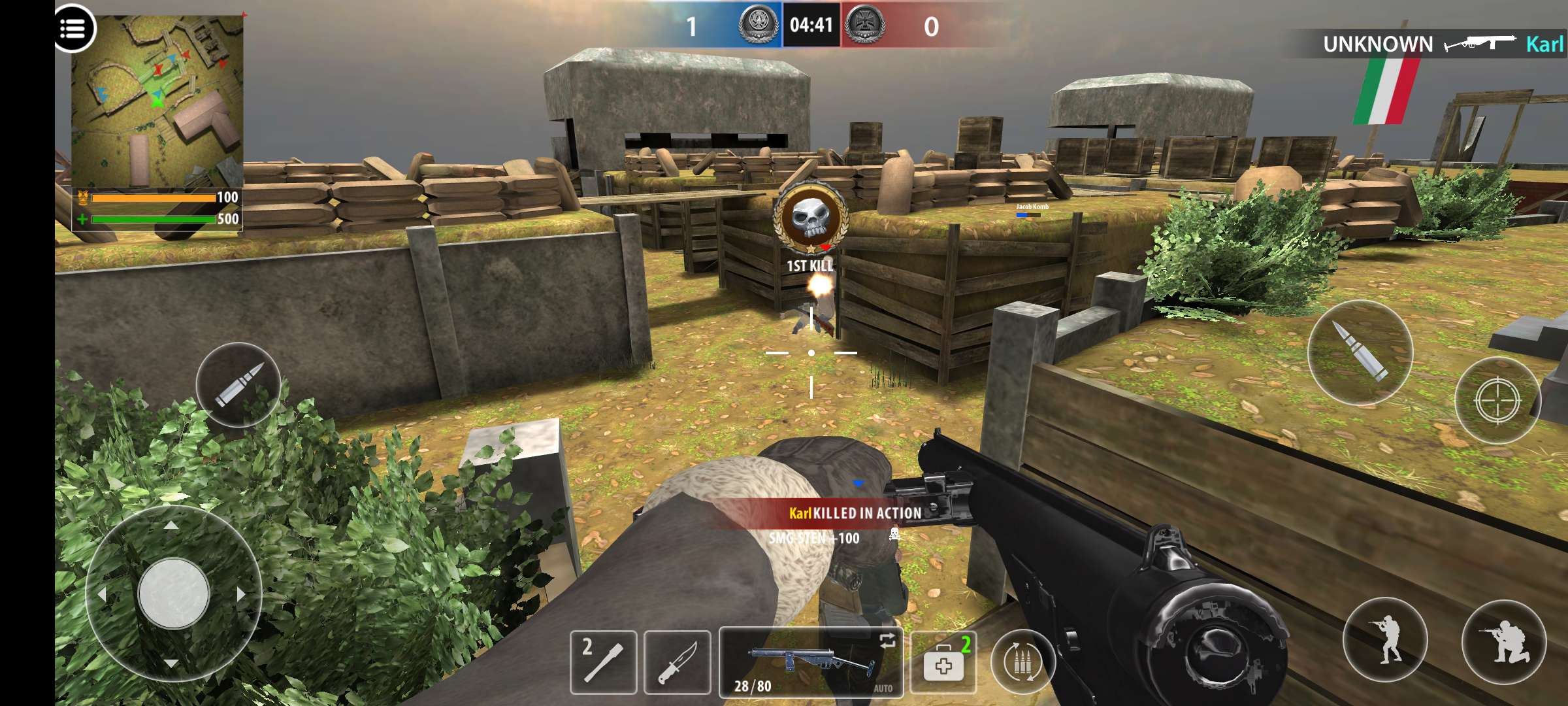Reload with the circular bullets button
The width and height of the screenshot is (1568, 706).
click(1022, 662)
